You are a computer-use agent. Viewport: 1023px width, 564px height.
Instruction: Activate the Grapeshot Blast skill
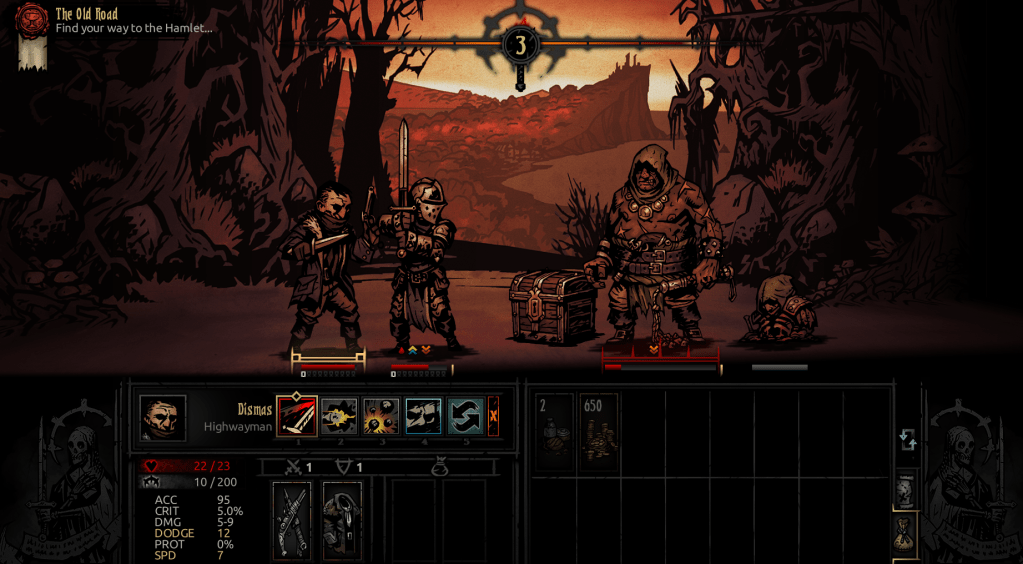pos(381,416)
